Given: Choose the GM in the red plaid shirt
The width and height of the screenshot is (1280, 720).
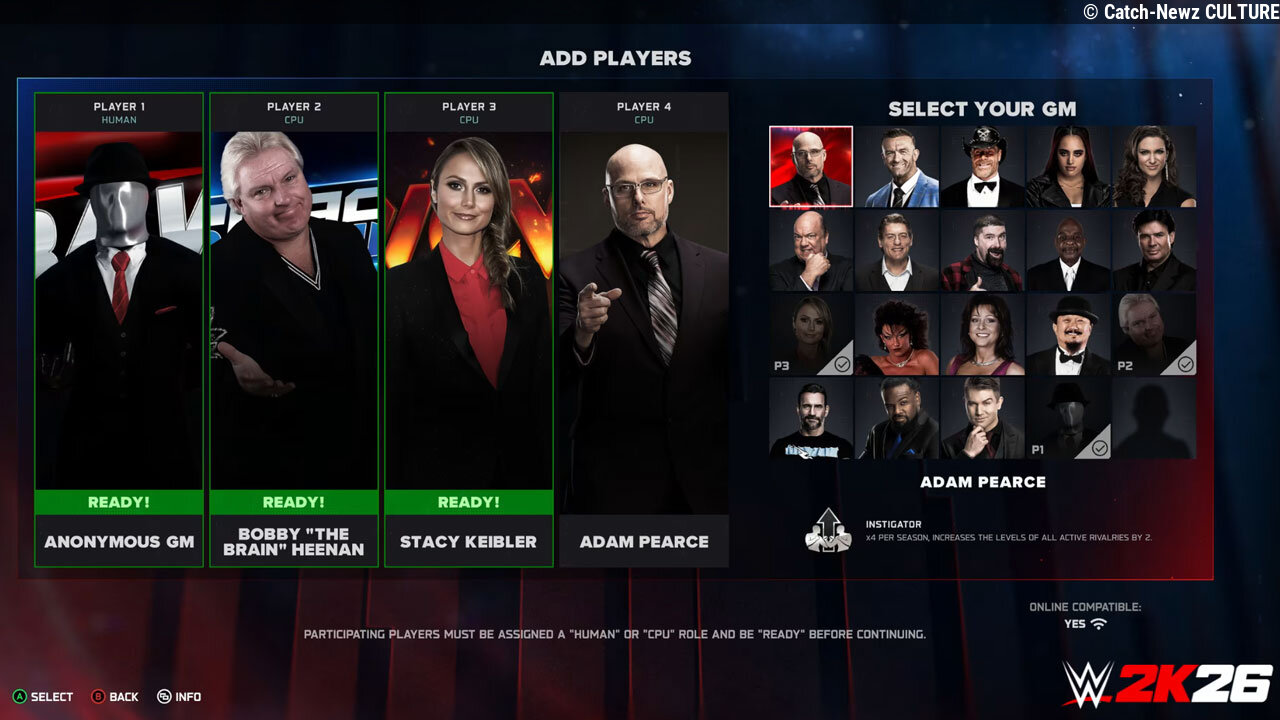Looking at the screenshot, I should (982, 250).
